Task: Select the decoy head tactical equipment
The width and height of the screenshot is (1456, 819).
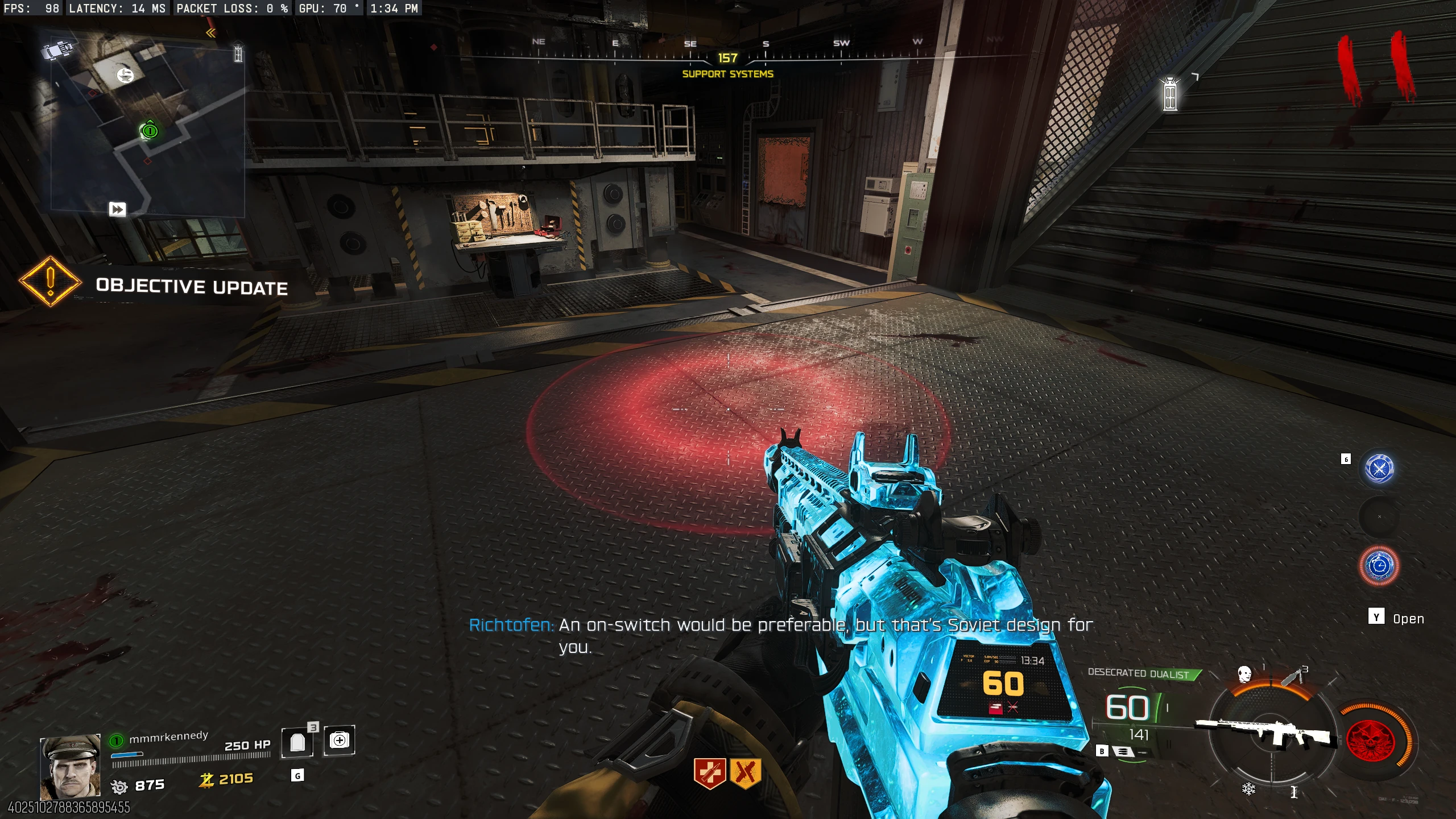Action: 1244,675
